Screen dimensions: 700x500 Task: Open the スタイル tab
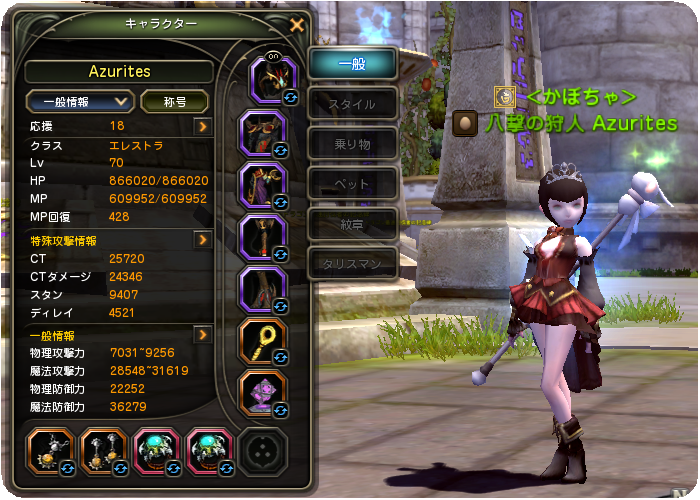[352, 103]
